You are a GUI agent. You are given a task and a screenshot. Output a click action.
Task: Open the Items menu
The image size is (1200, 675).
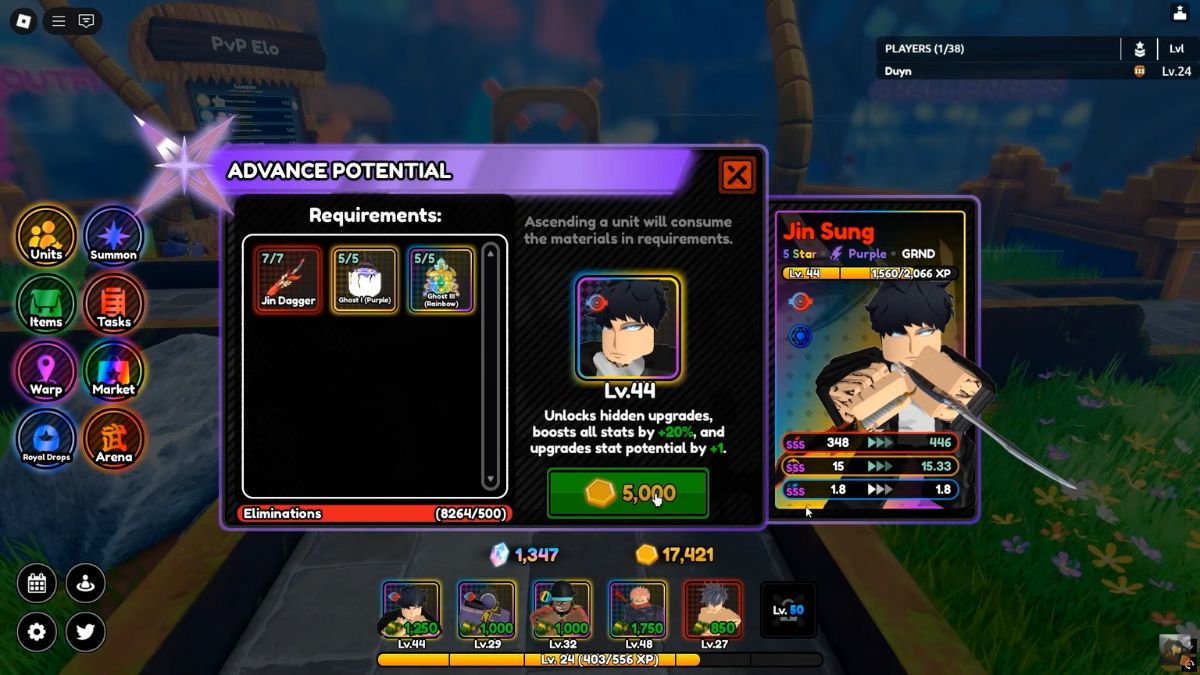tap(46, 304)
